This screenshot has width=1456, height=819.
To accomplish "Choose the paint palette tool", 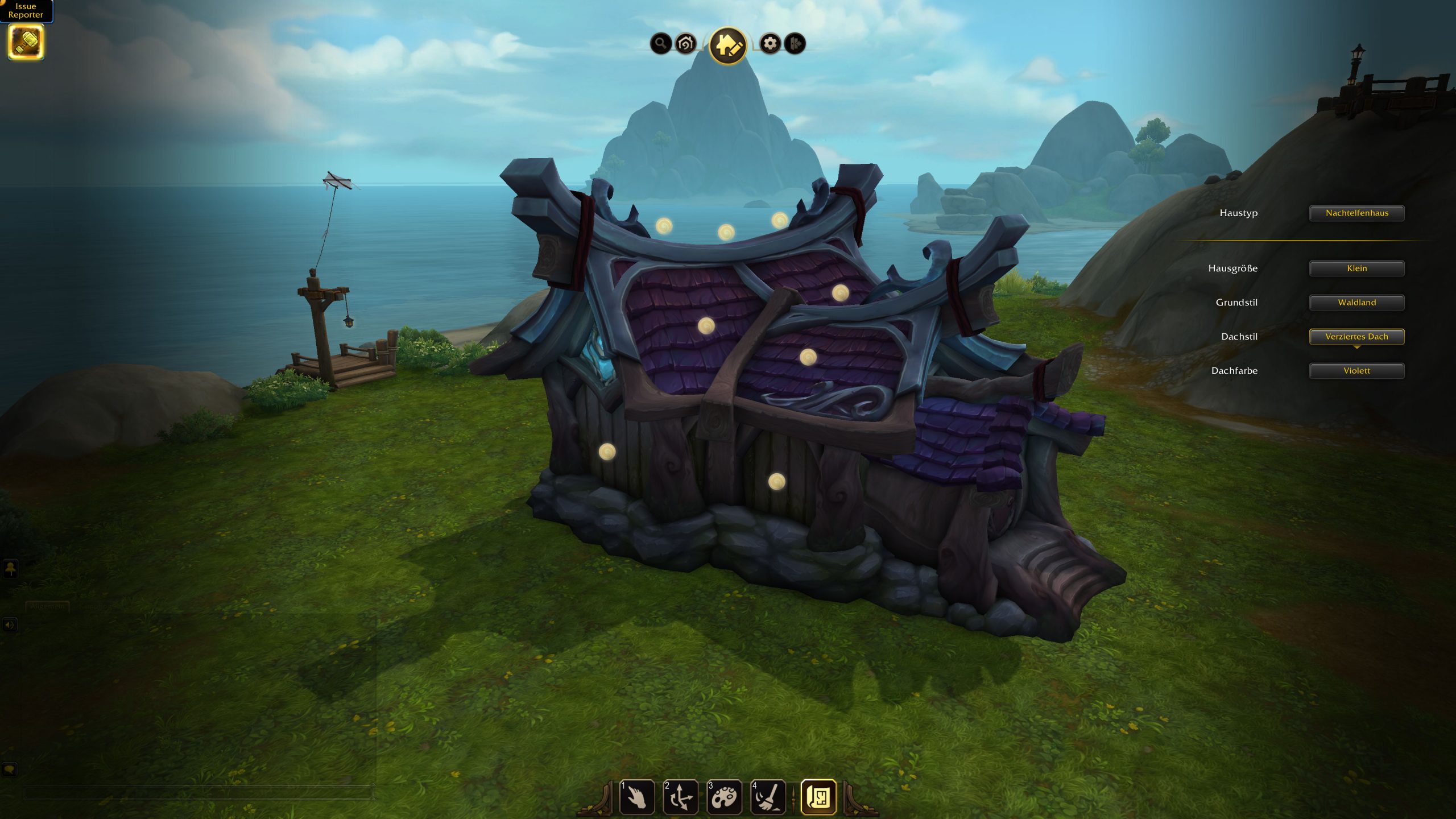I will pos(724,797).
